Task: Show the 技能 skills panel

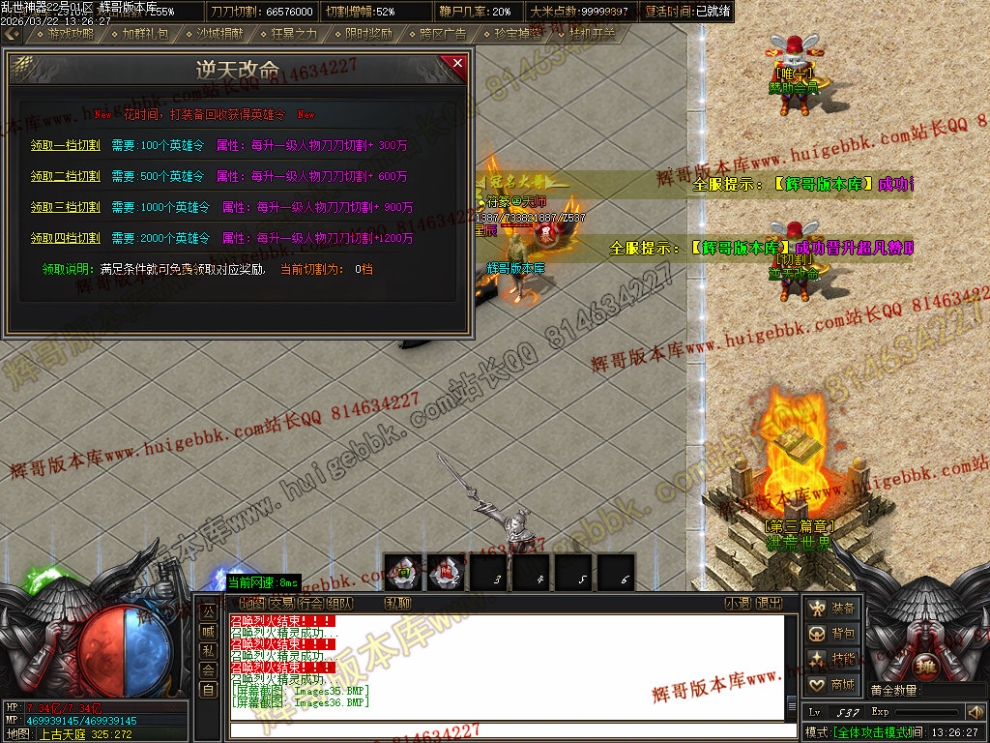Action: 832,659
